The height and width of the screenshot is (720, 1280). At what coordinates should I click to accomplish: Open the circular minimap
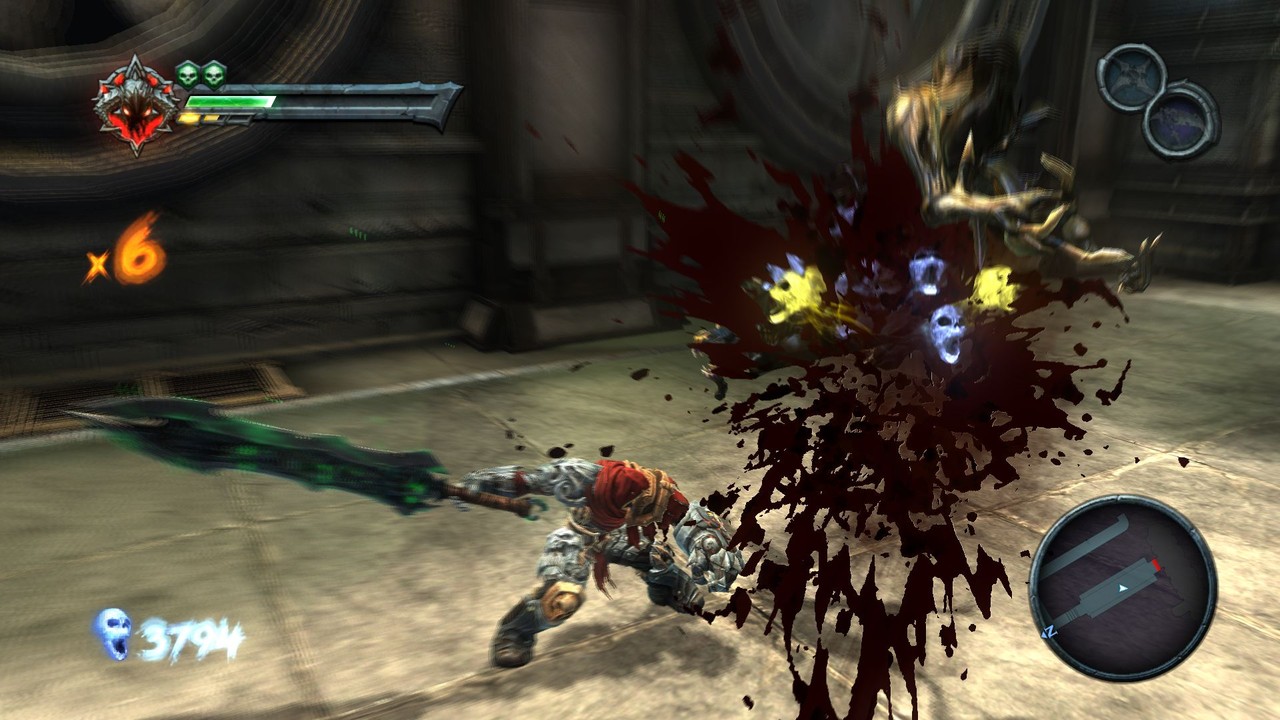tap(1122, 587)
